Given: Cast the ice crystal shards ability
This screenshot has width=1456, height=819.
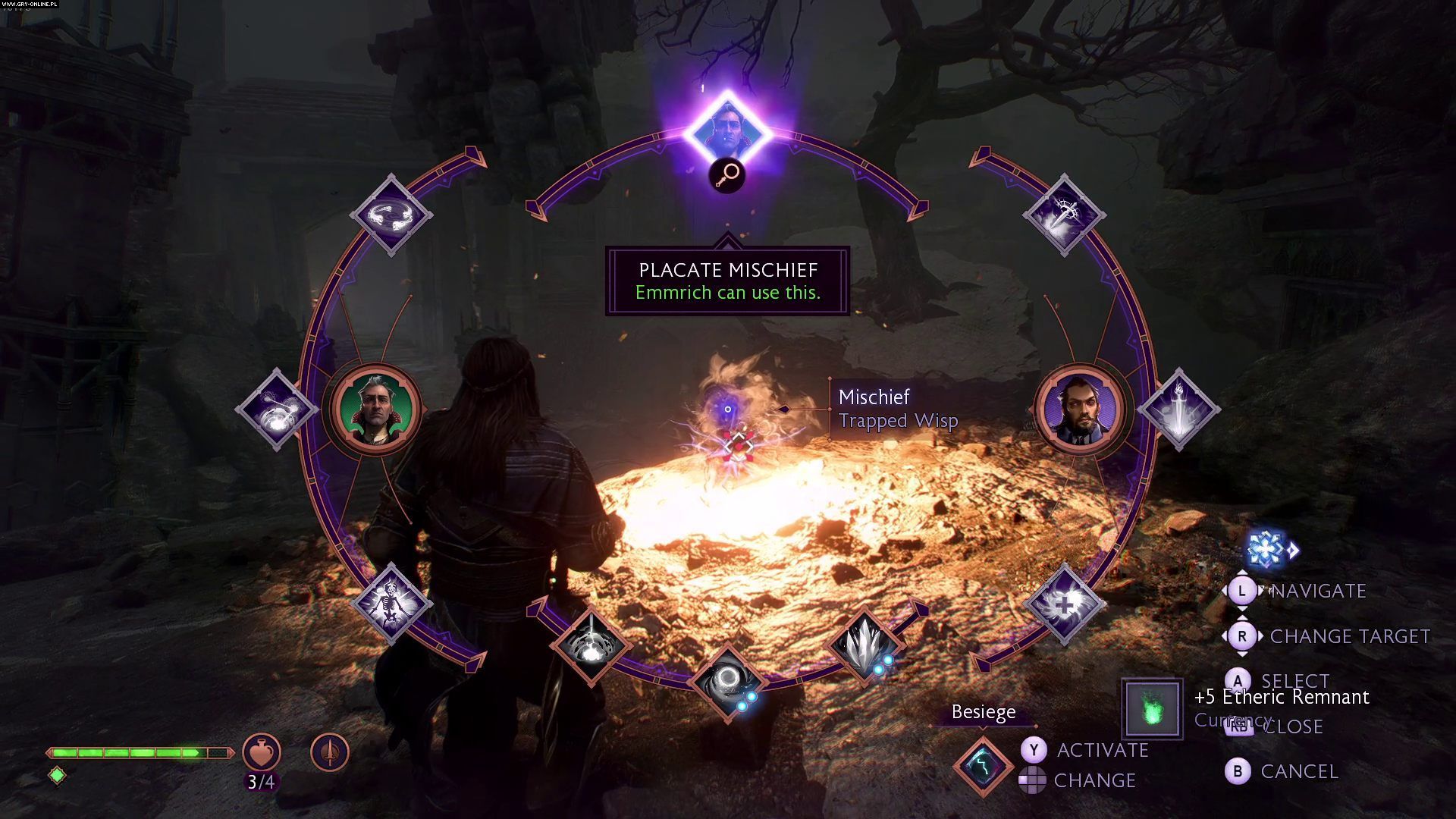Looking at the screenshot, I should pyautogui.click(x=864, y=645).
